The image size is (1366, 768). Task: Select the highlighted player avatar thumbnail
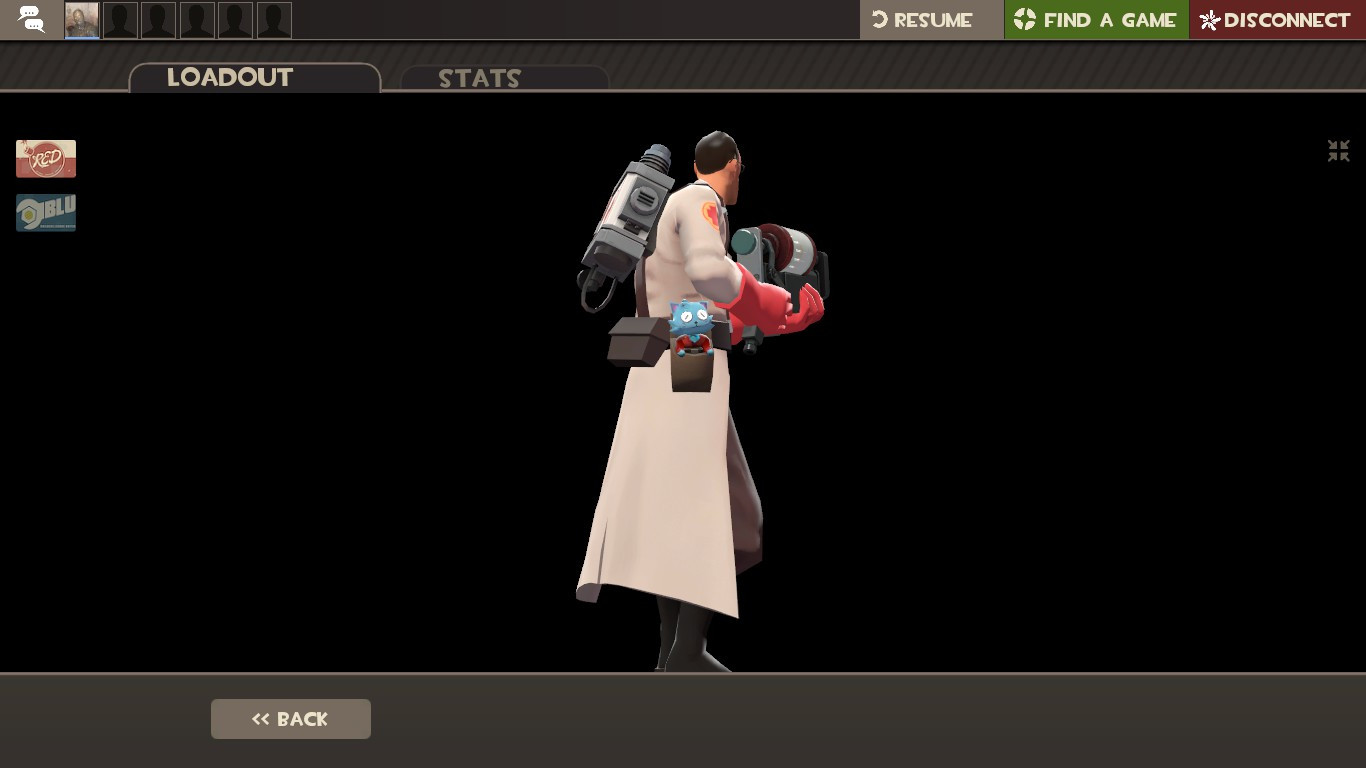click(x=81, y=18)
